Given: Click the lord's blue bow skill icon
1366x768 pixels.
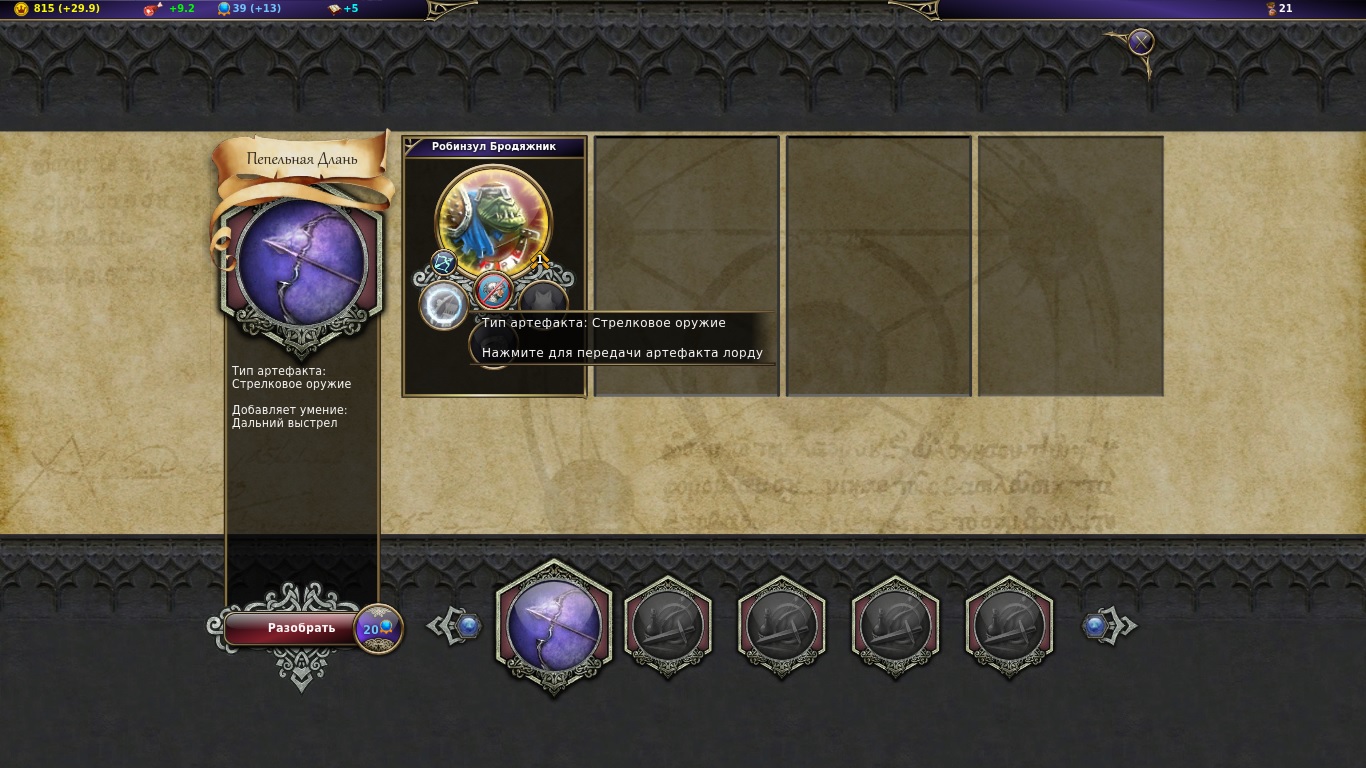Looking at the screenshot, I should point(444,263).
